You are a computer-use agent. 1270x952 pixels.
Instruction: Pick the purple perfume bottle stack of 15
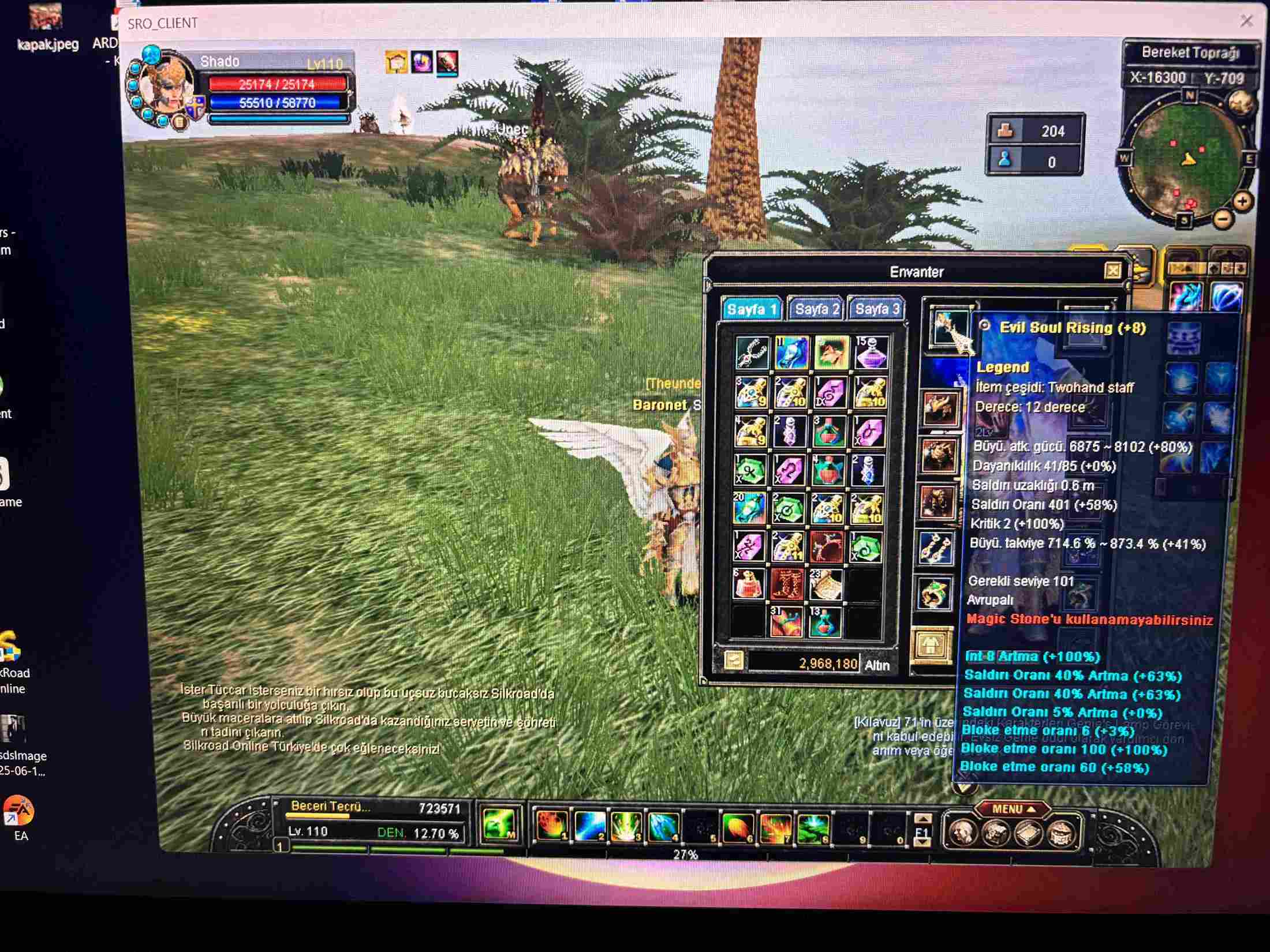(869, 352)
